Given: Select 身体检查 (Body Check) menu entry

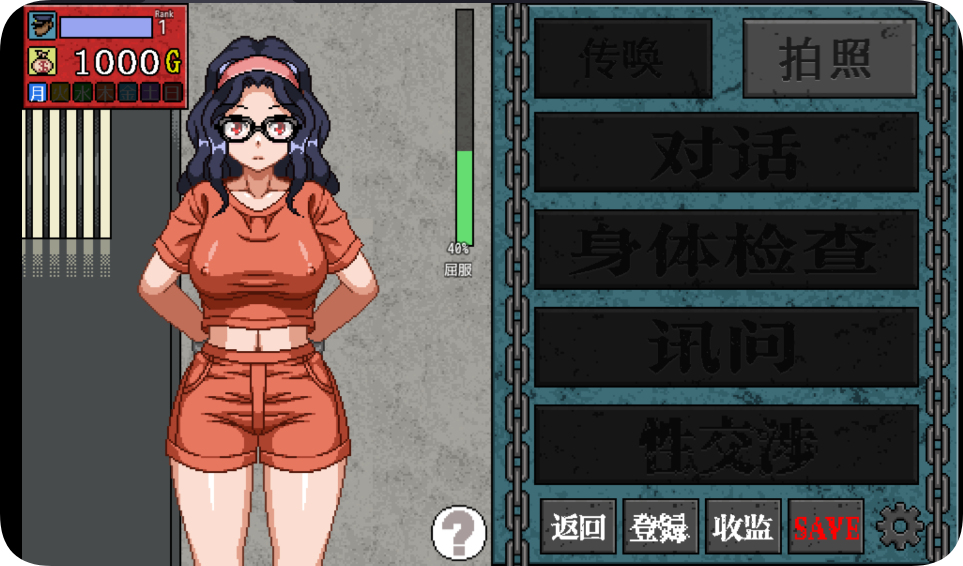Looking at the screenshot, I should point(726,250).
